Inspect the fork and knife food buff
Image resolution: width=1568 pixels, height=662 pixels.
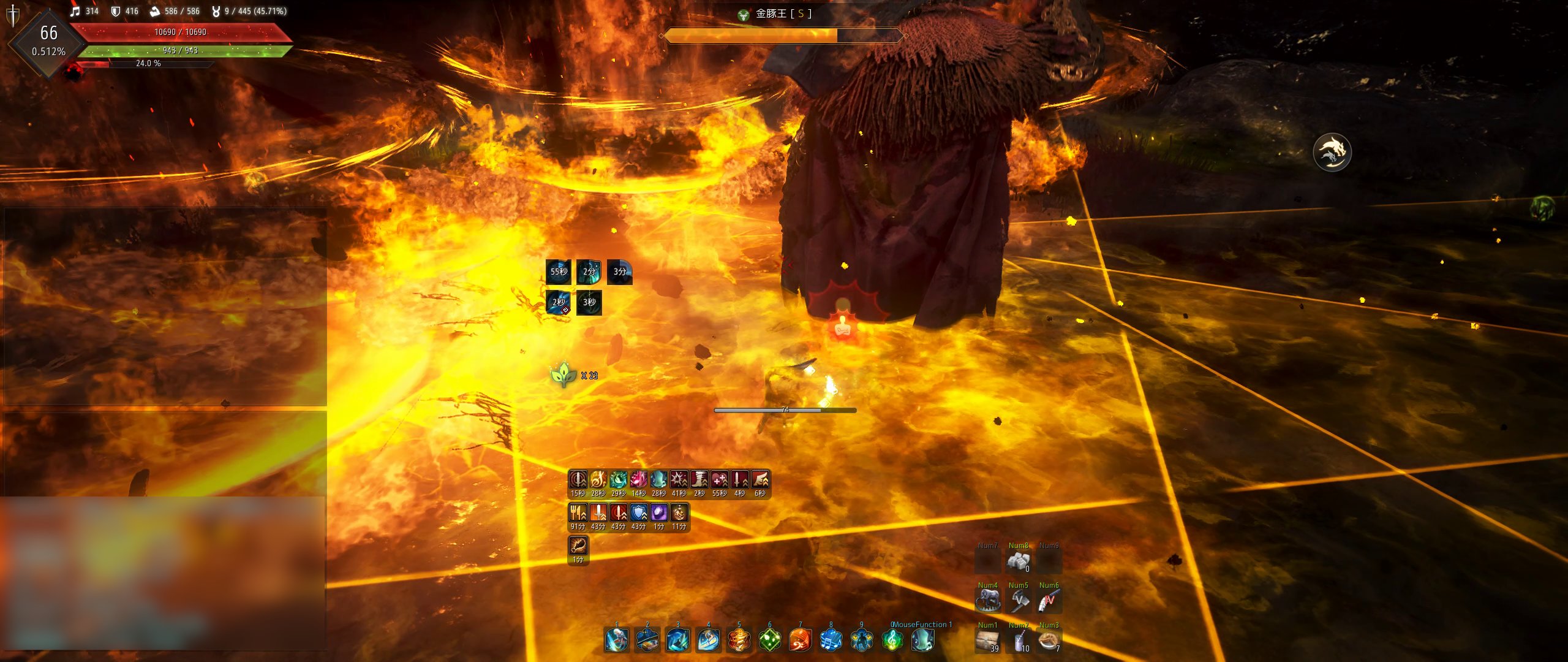(x=578, y=512)
